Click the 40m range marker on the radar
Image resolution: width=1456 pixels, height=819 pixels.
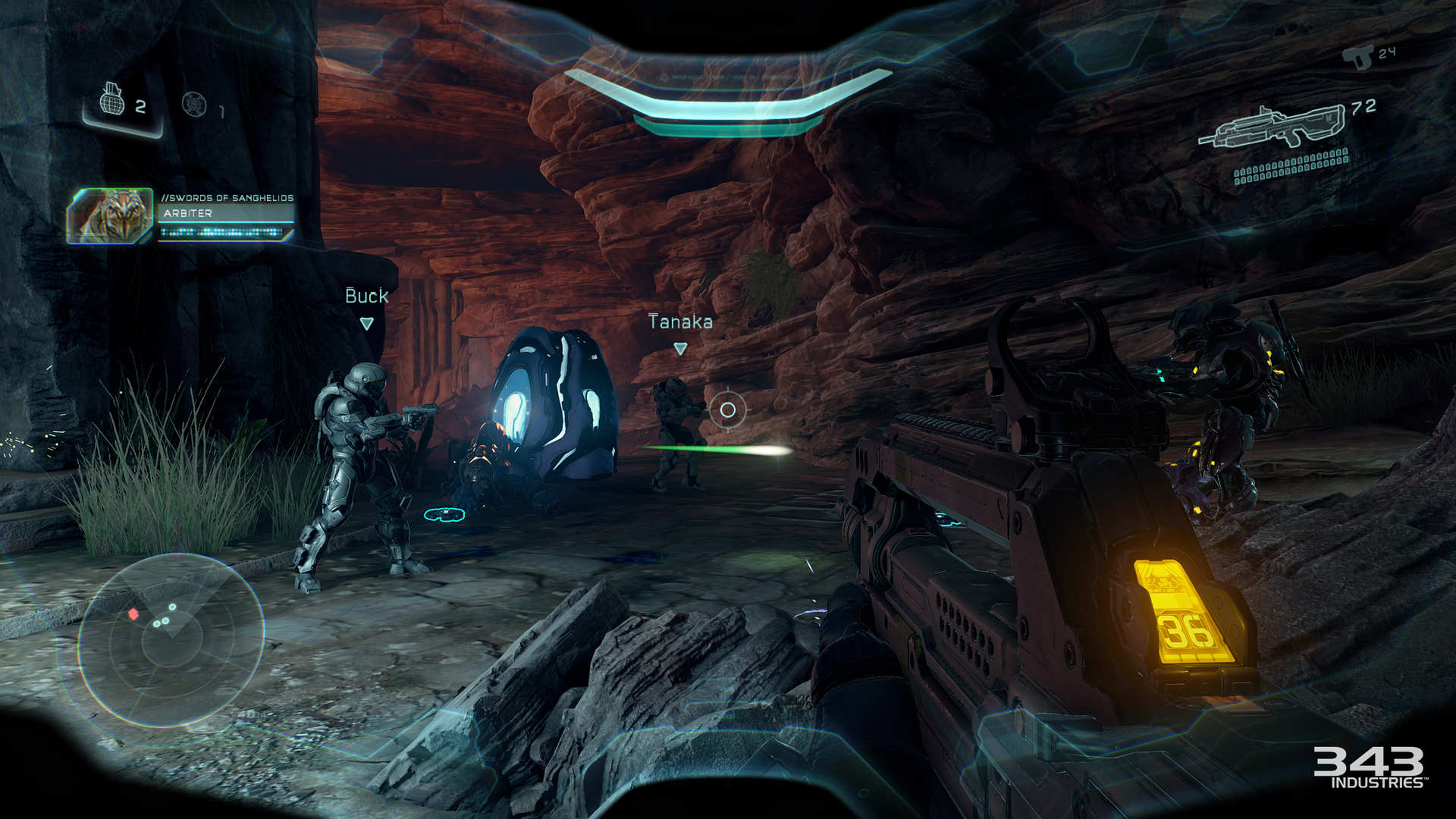pyautogui.click(x=246, y=714)
